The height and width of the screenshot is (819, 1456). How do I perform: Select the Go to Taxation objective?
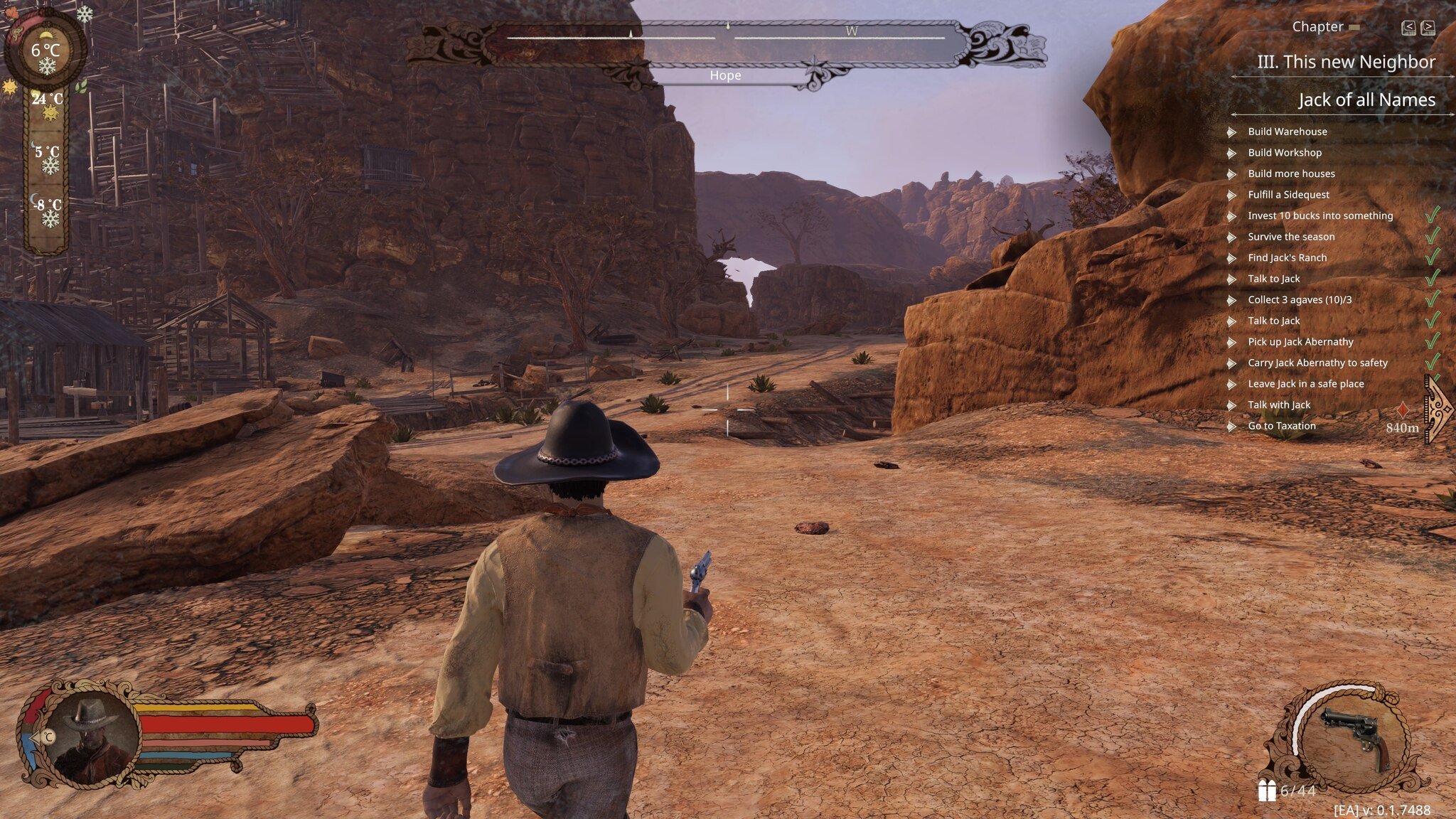click(1281, 426)
